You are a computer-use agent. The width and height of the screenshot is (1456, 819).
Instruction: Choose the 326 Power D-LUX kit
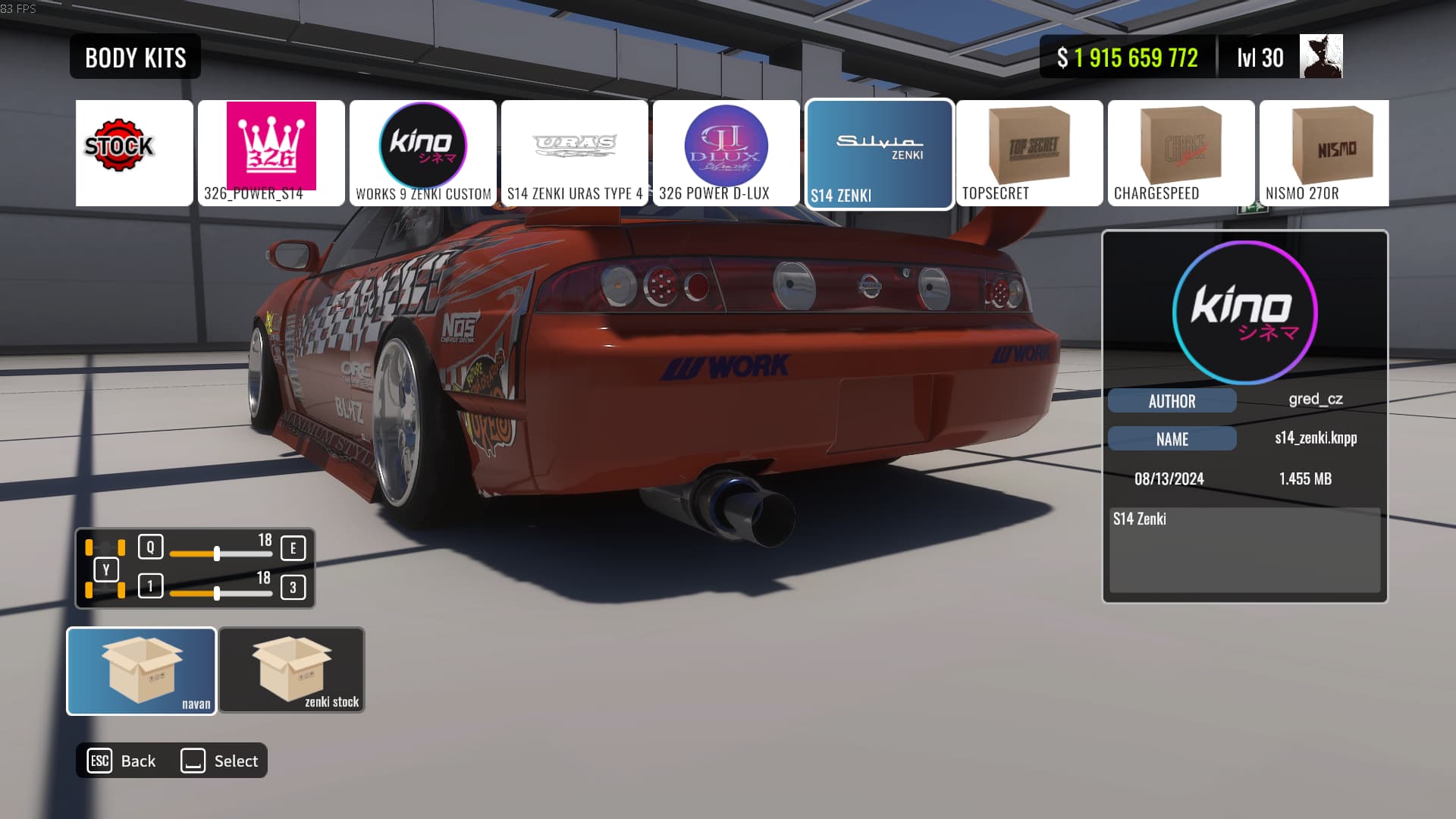(x=726, y=152)
